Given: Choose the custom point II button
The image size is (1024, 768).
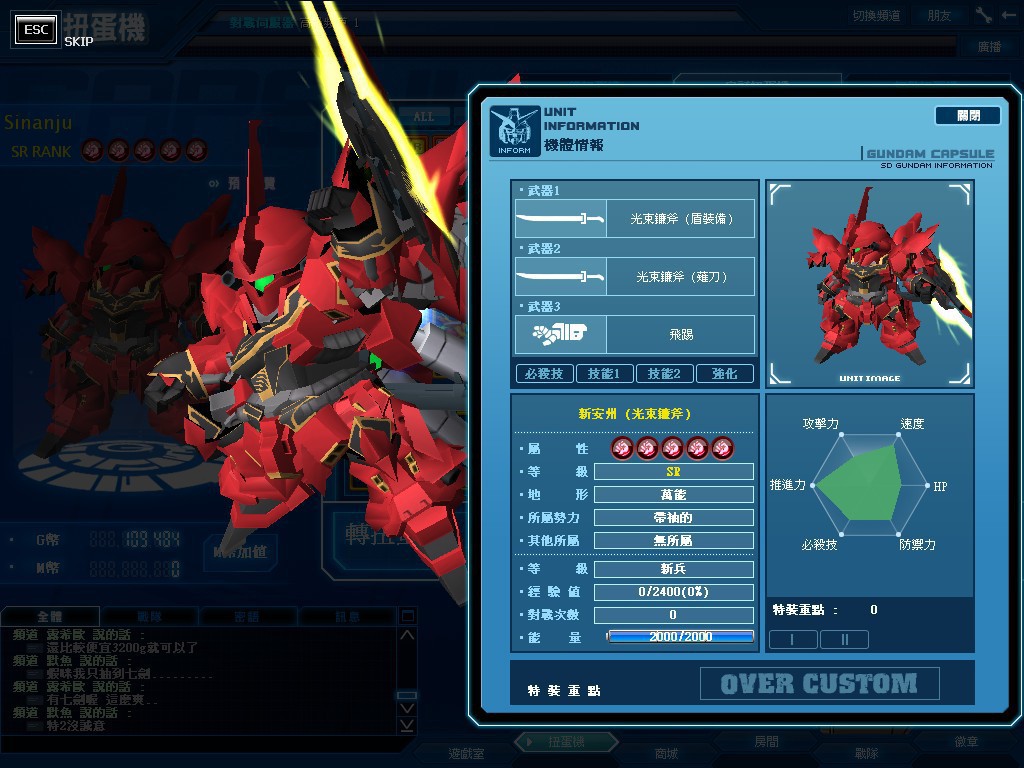Looking at the screenshot, I should 844,639.
